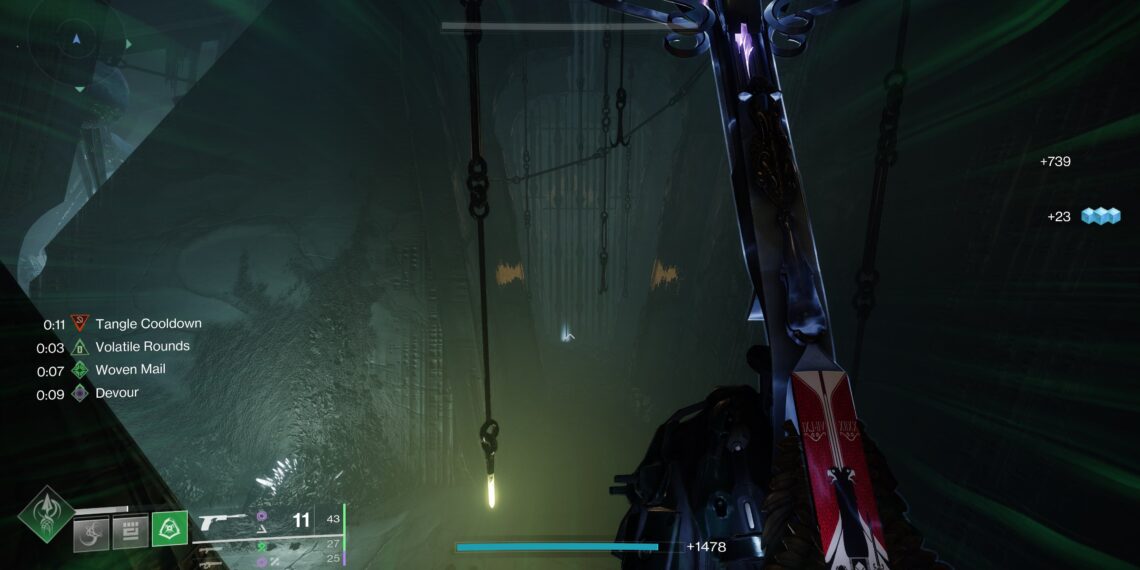Use the grey swirl ability icon
This screenshot has width=1140, height=570.
pyautogui.click(x=91, y=531)
